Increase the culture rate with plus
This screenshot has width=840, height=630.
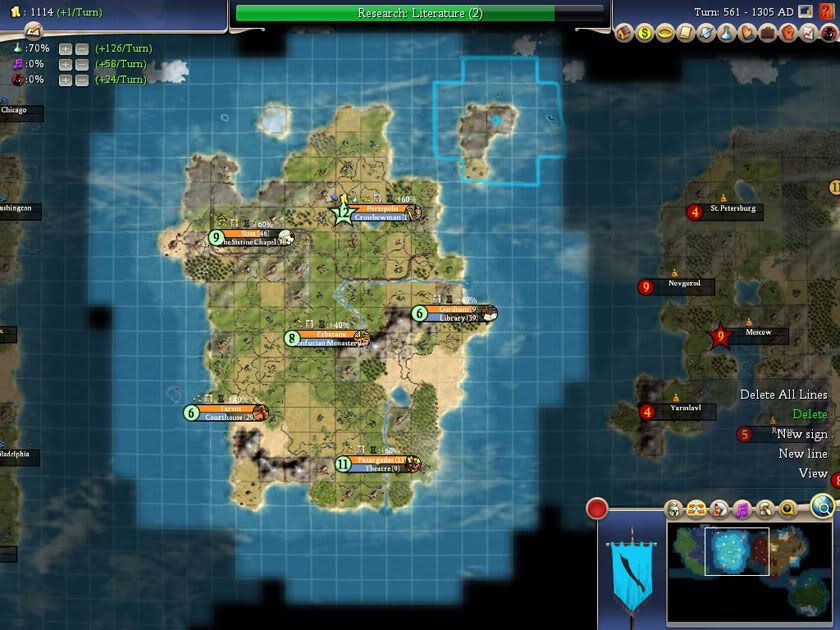click(65, 64)
